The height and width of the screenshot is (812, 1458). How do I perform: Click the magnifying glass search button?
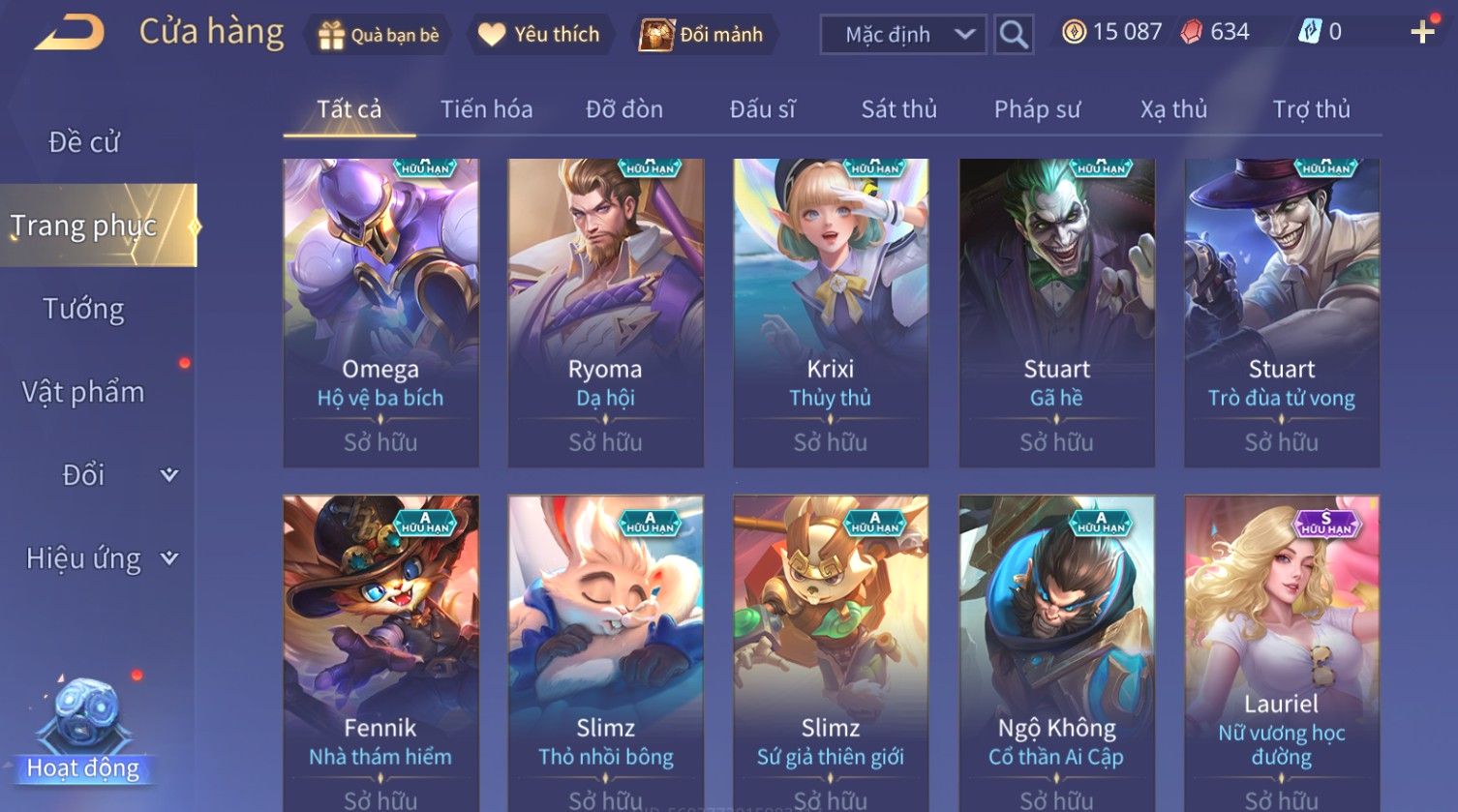tap(1014, 35)
